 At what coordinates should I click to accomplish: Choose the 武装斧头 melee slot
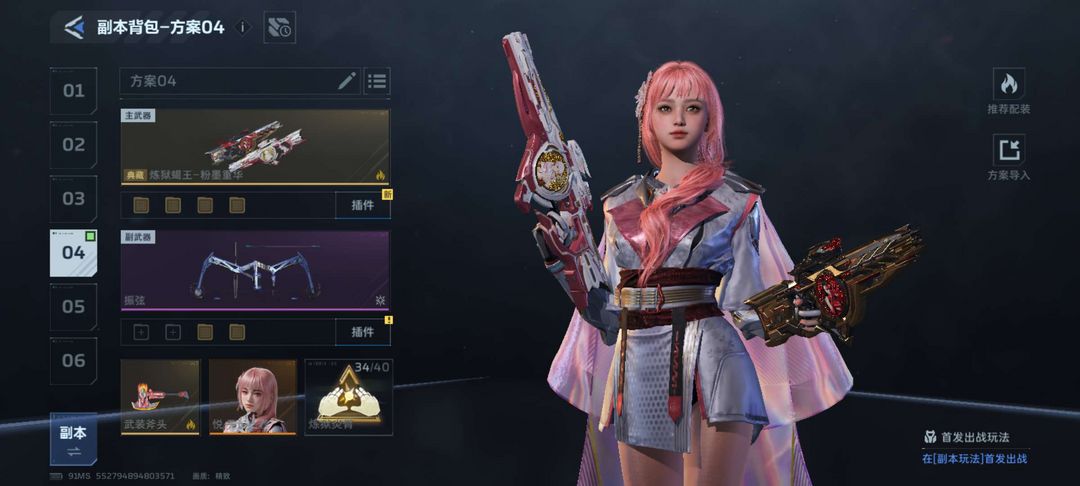click(x=160, y=397)
